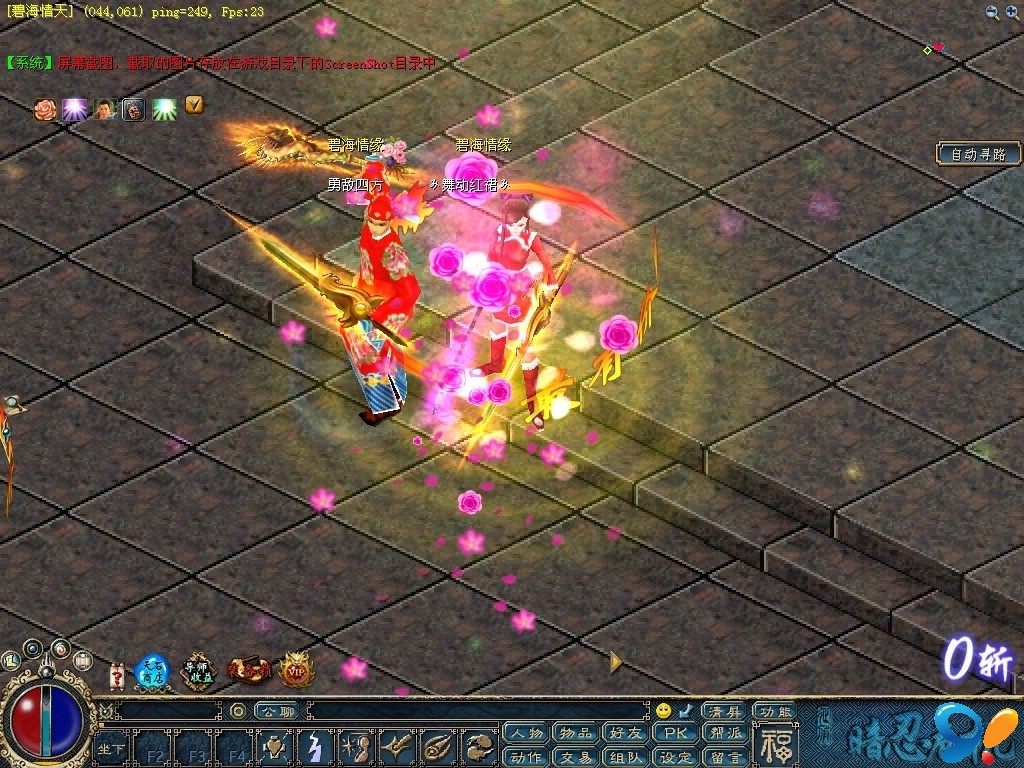Open the 物品 items bag
1024x768 pixels.
click(x=576, y=733)
